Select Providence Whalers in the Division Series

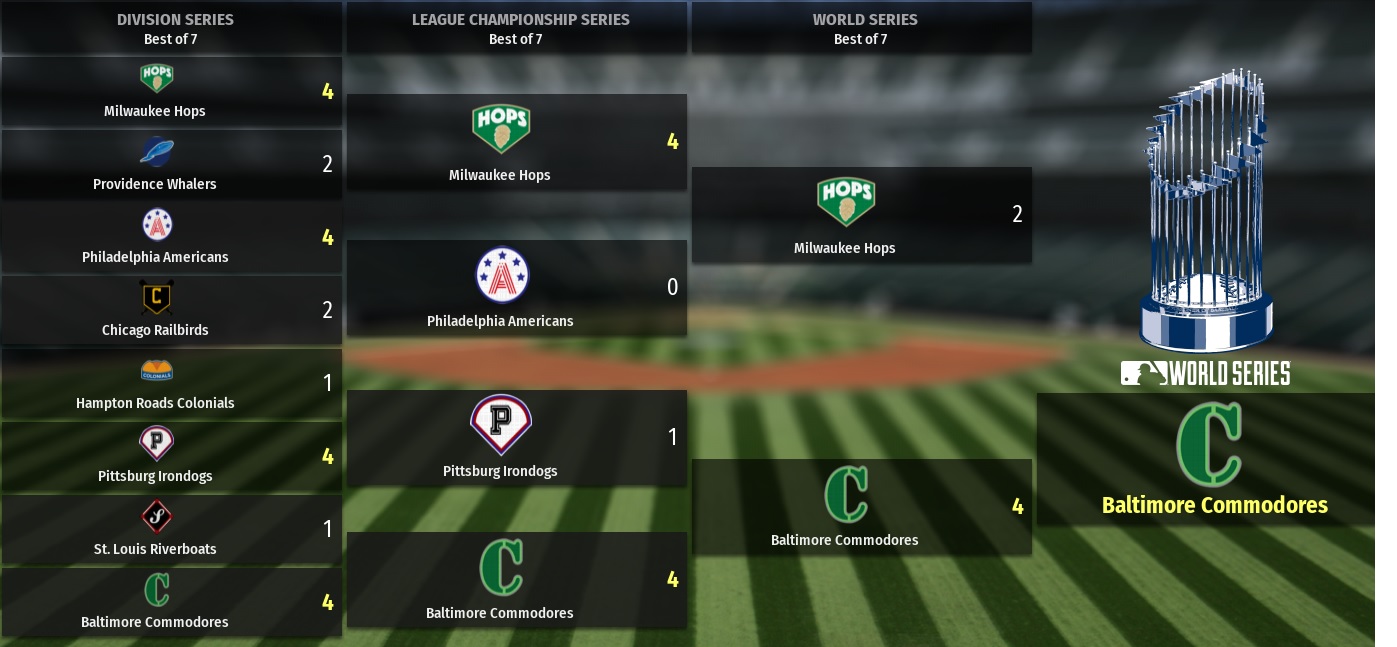tap(171, 165)
